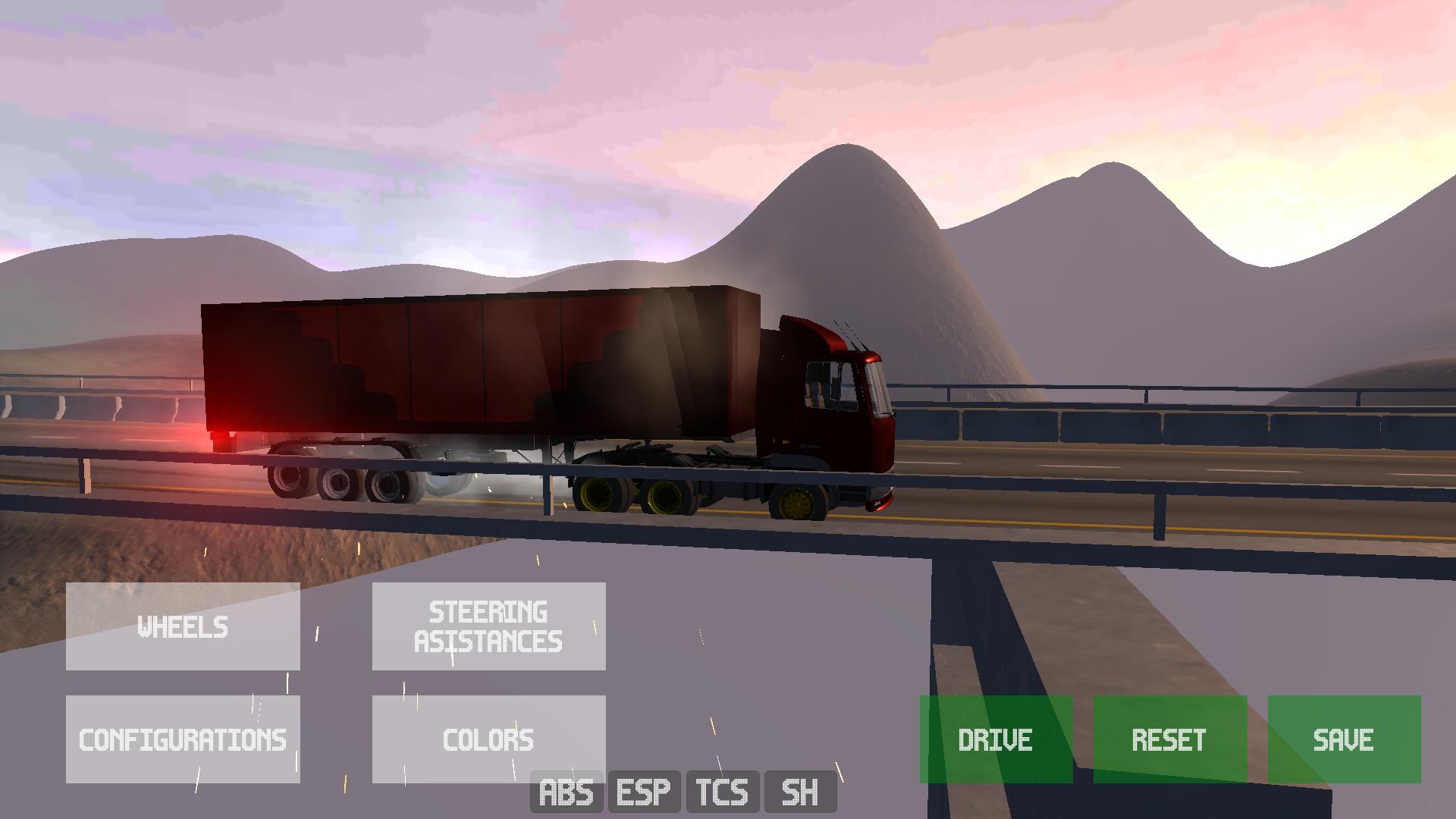
Task: Open the Configurations panel
Action: click(x=183, y=739)
